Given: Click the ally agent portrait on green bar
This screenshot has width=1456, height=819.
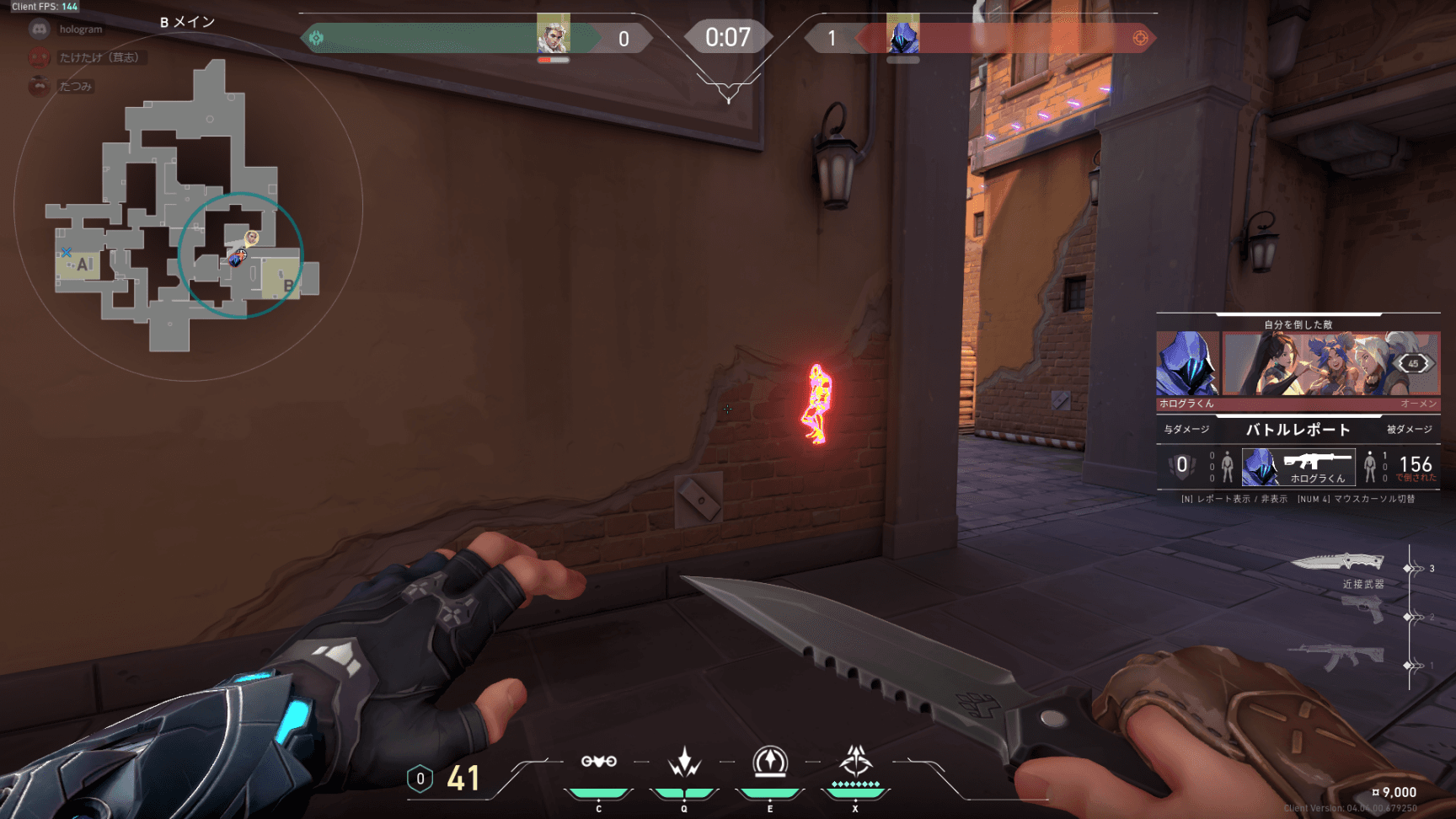Looking at the screenshot, I should coord(554,35).
